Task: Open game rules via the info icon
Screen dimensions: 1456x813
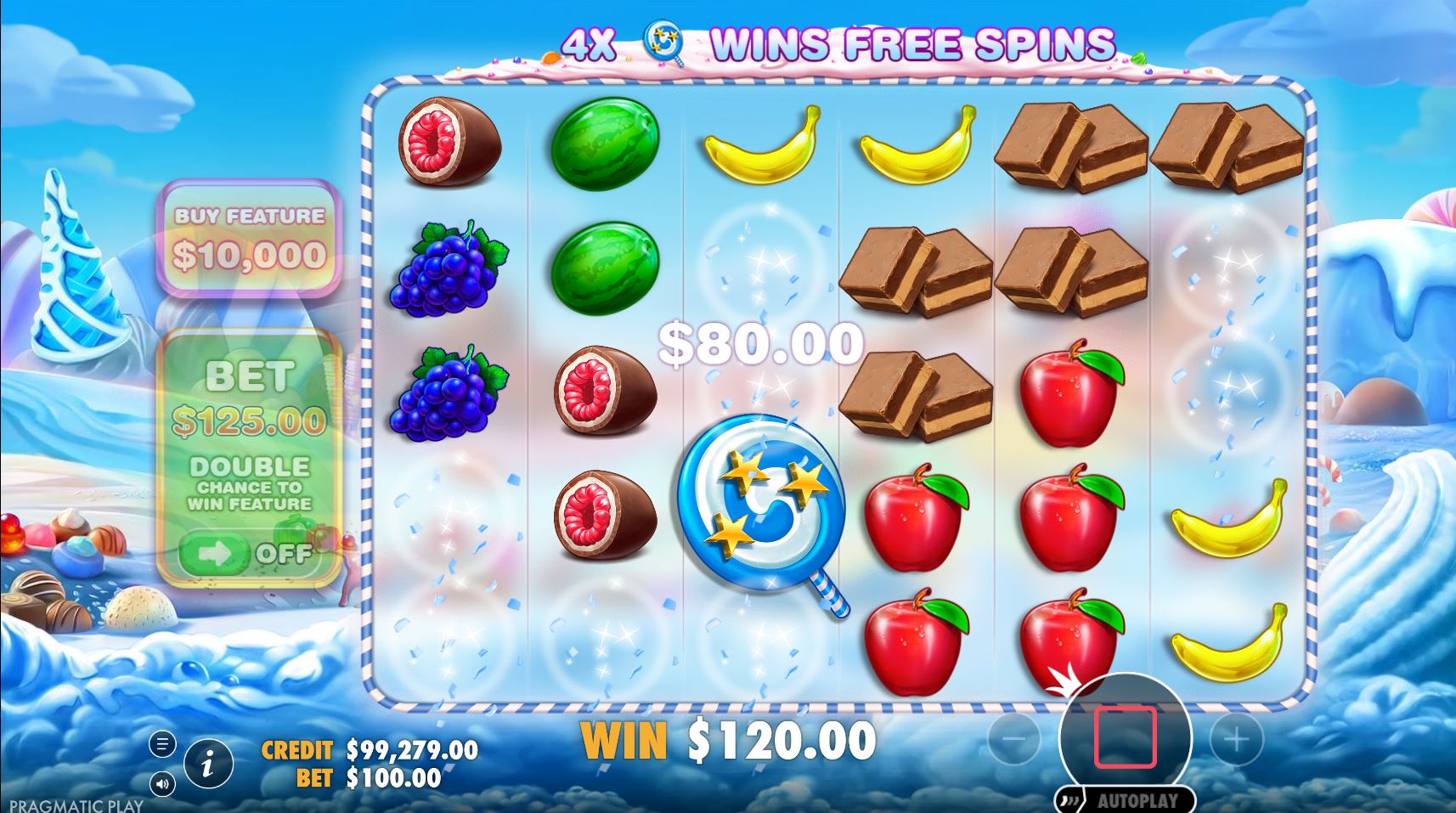Action: click(209, 762)
